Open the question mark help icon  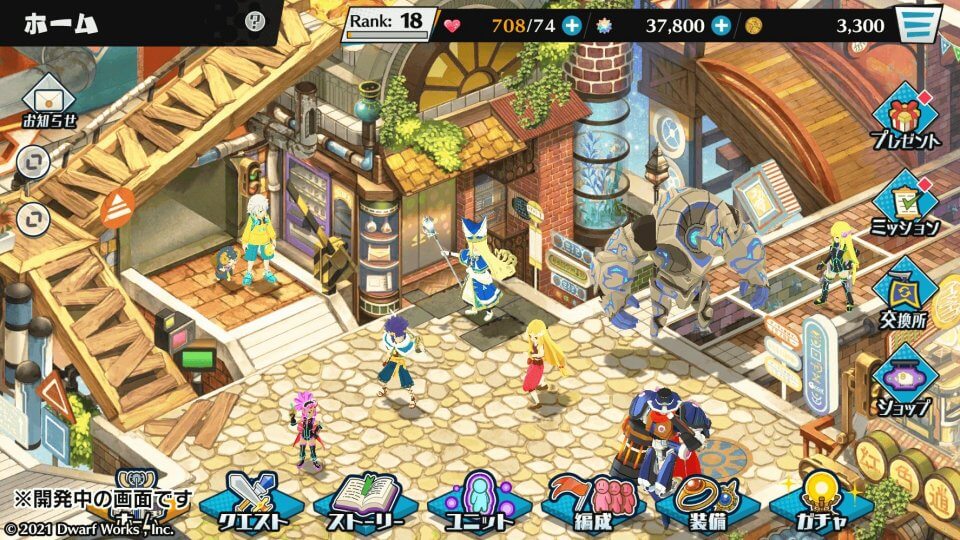[x=255, y=20]
